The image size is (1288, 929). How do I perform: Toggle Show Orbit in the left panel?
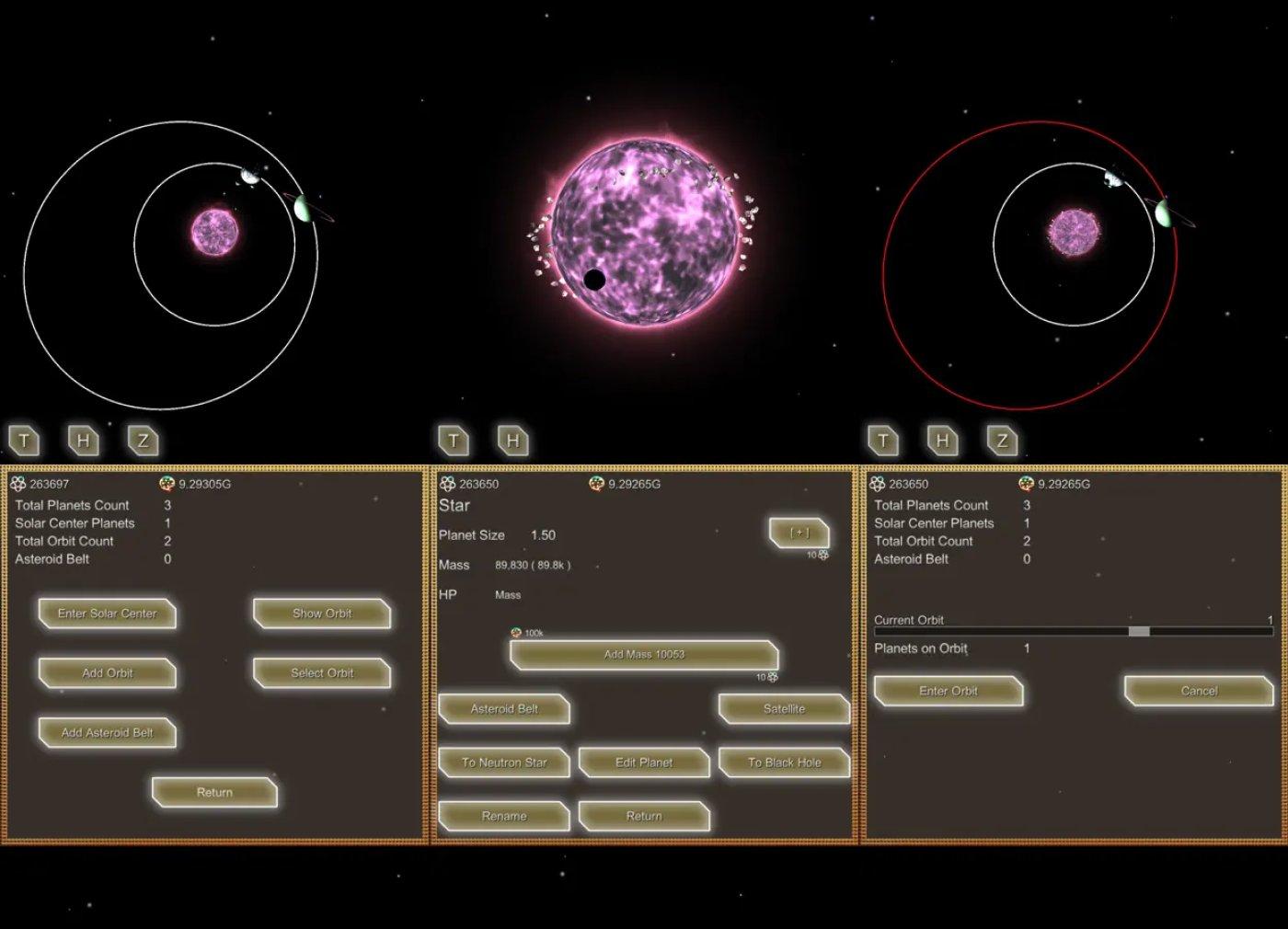(x=321, y=614)
